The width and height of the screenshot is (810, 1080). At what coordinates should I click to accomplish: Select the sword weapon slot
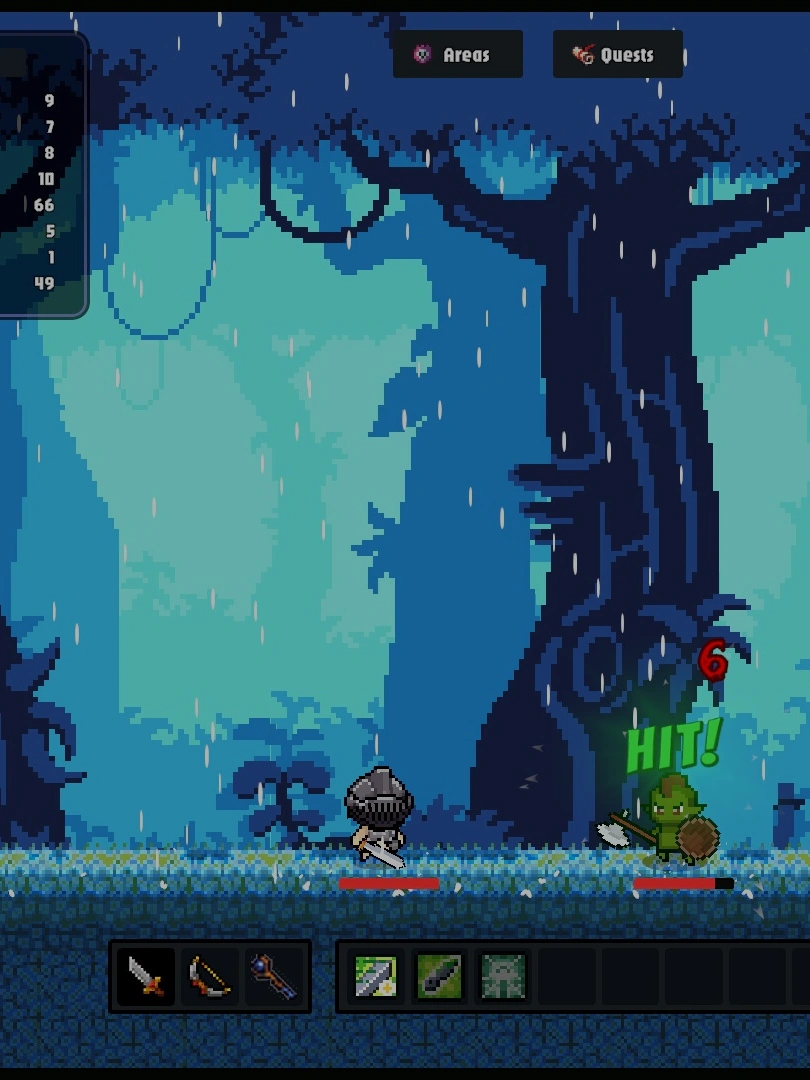tap(146, 977)
